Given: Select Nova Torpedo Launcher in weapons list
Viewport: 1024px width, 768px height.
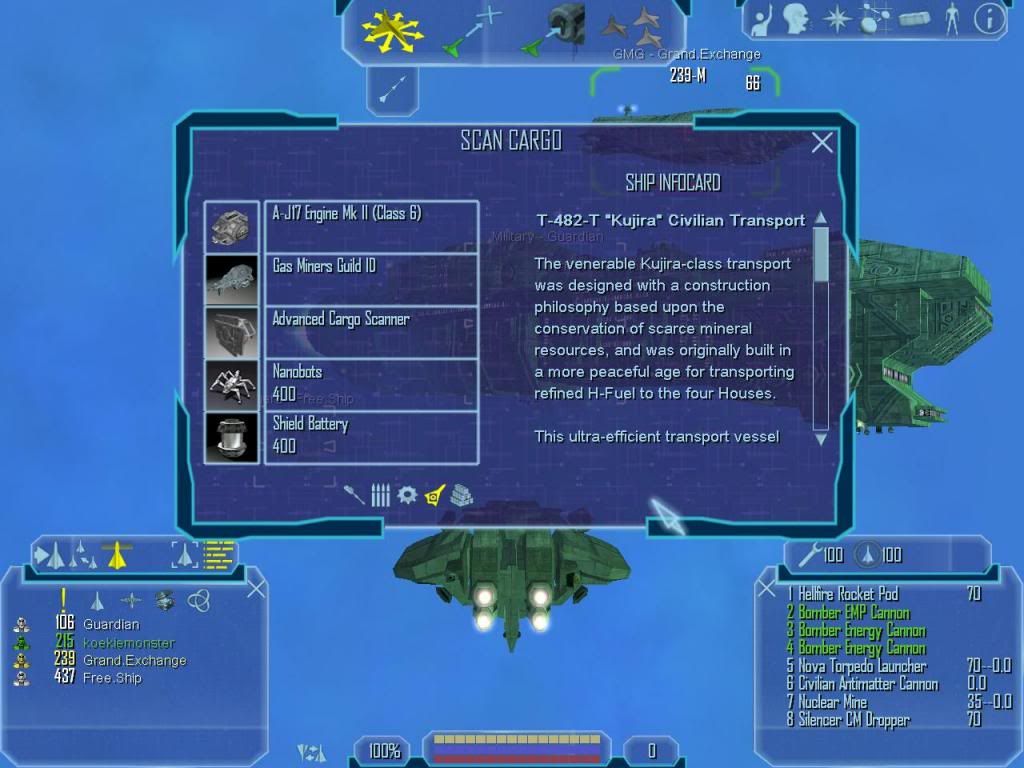Looking at the screenshot, I should point(862,666).
